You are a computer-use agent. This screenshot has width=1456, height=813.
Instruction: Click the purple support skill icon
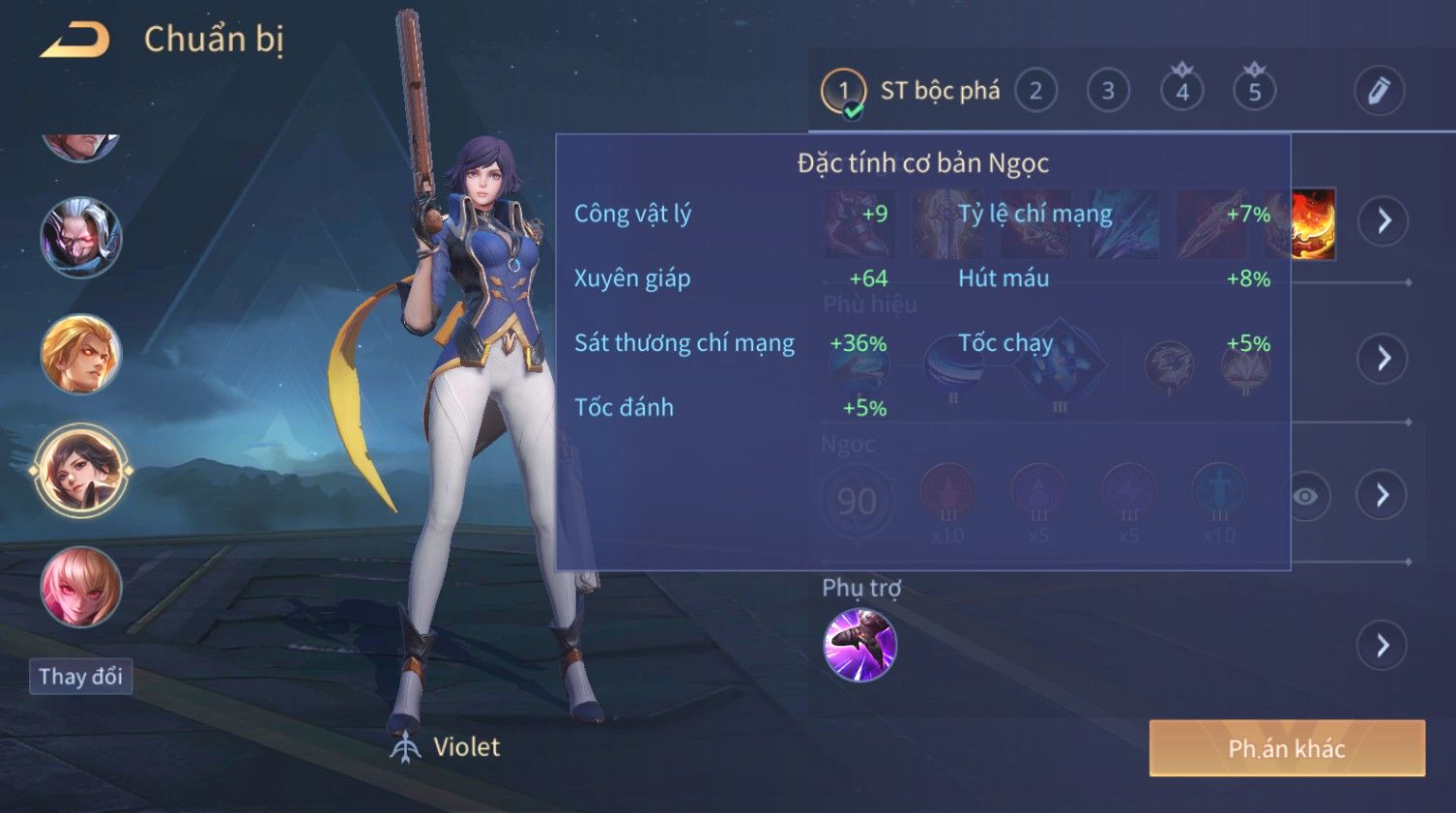(859, 645)
